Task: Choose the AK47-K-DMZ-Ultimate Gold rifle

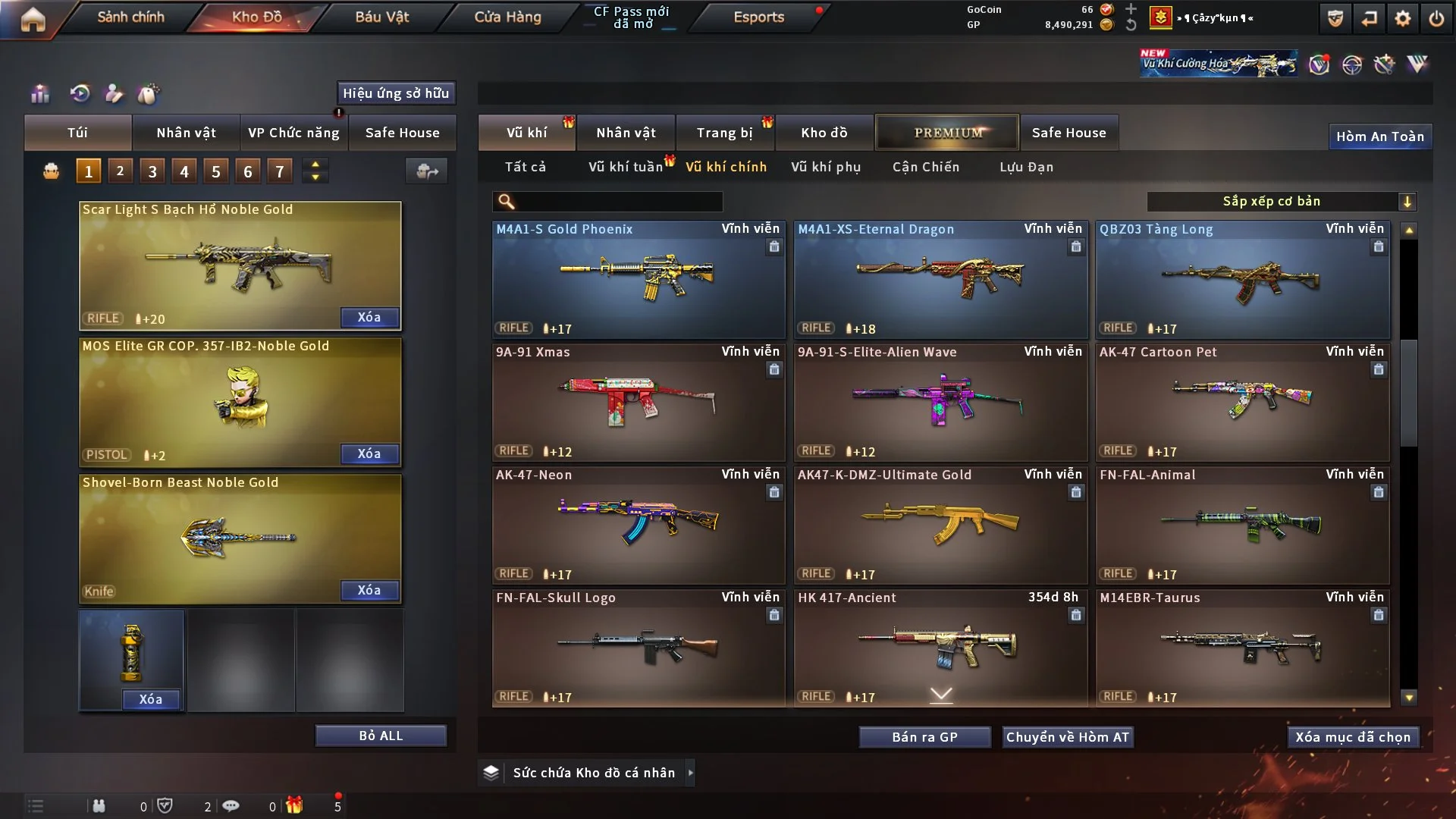Action: (940, 525)
